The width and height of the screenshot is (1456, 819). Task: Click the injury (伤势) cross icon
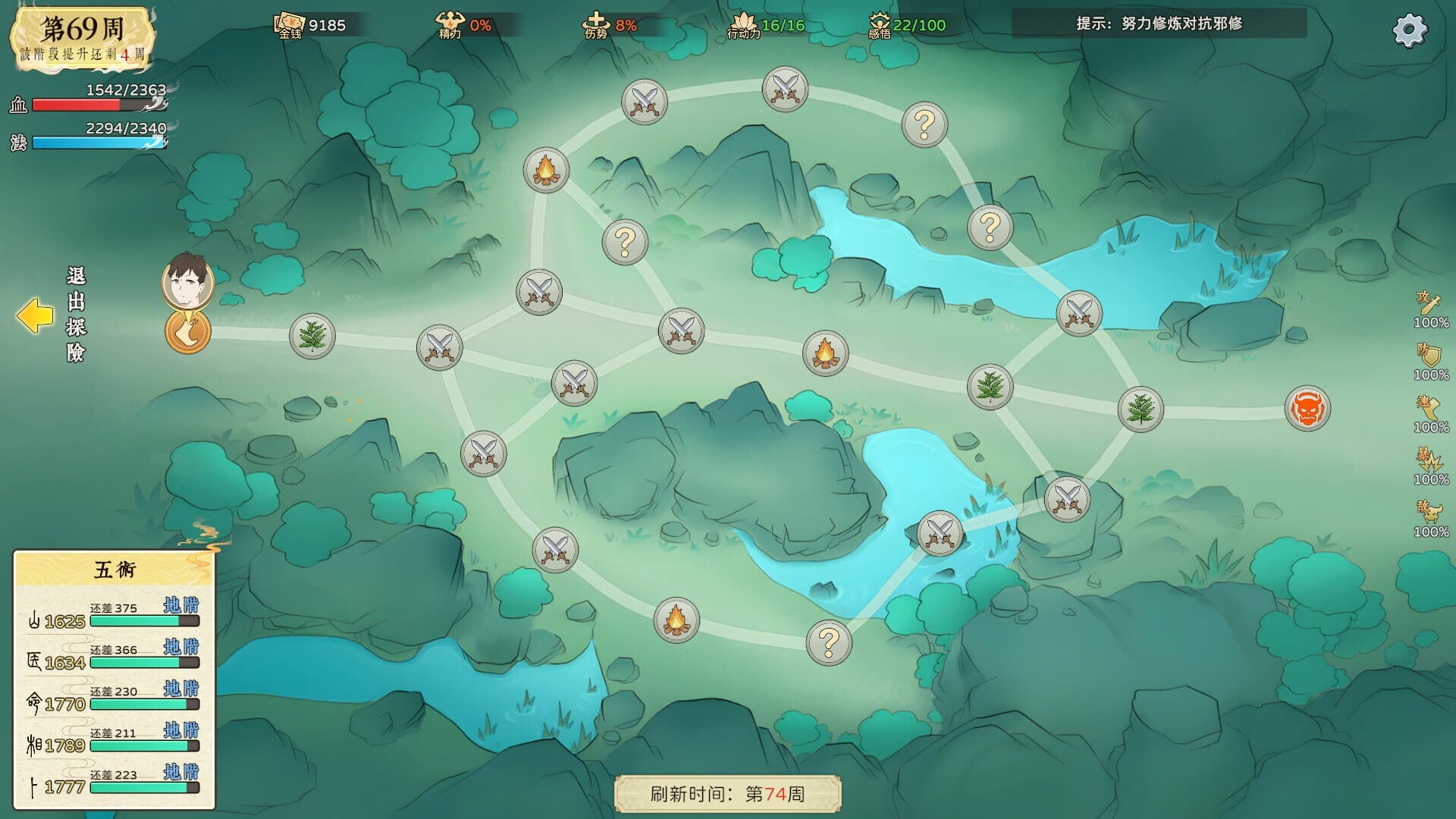(x=596, y=24)
